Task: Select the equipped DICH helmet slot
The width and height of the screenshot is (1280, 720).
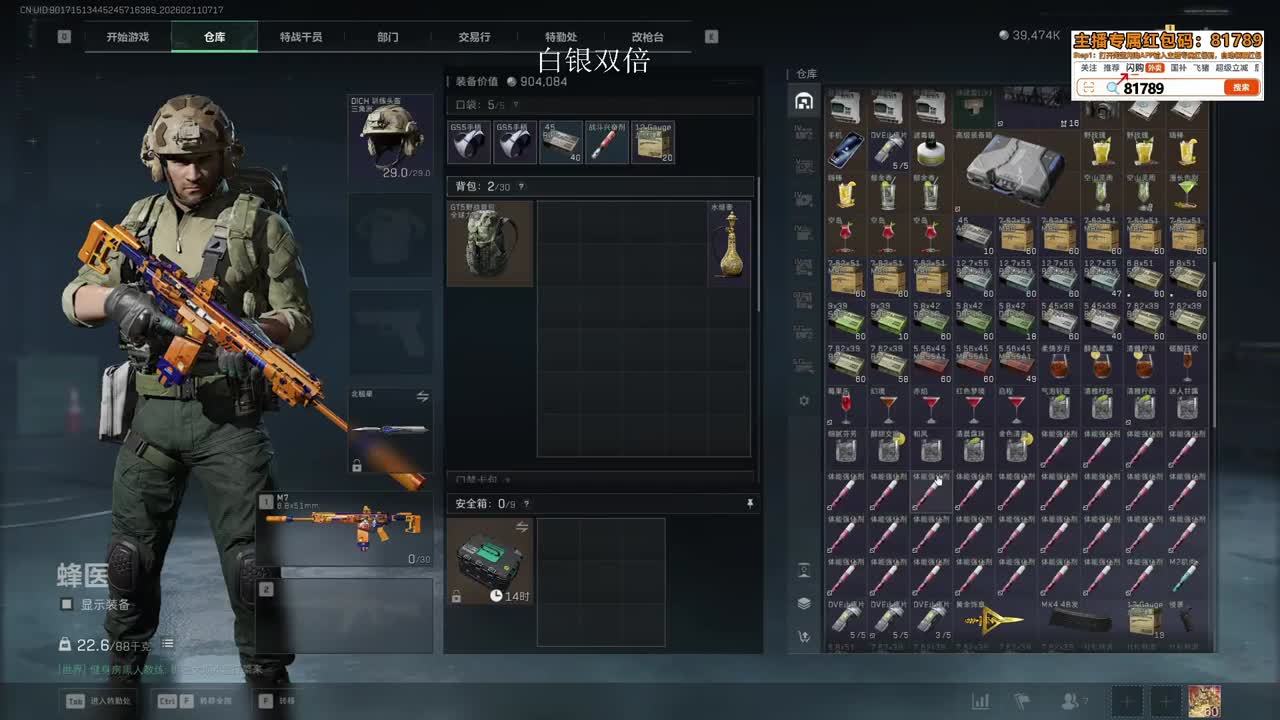Action: (x=391, y=138)
